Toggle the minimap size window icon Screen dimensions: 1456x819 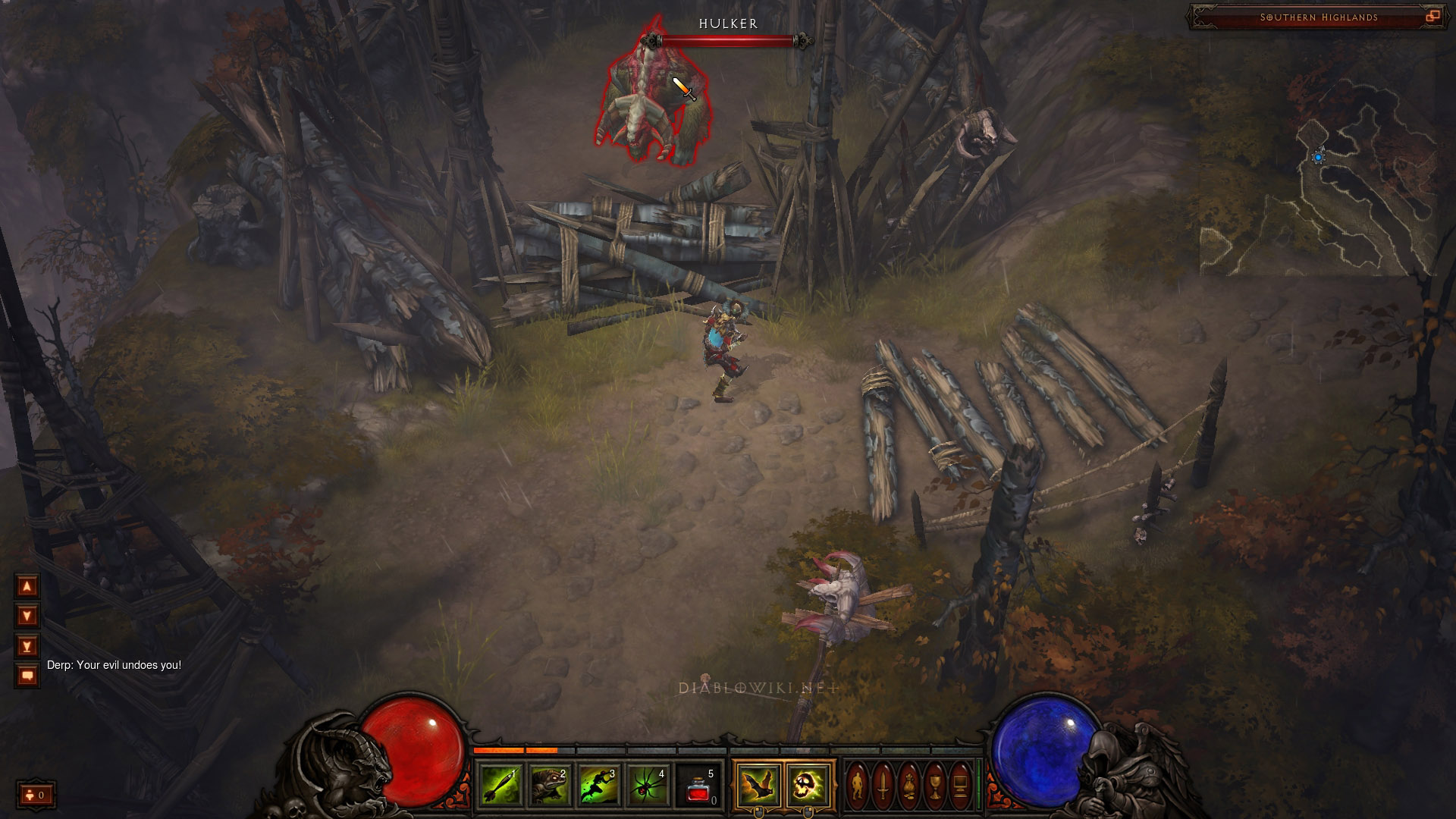(1432, 17)
